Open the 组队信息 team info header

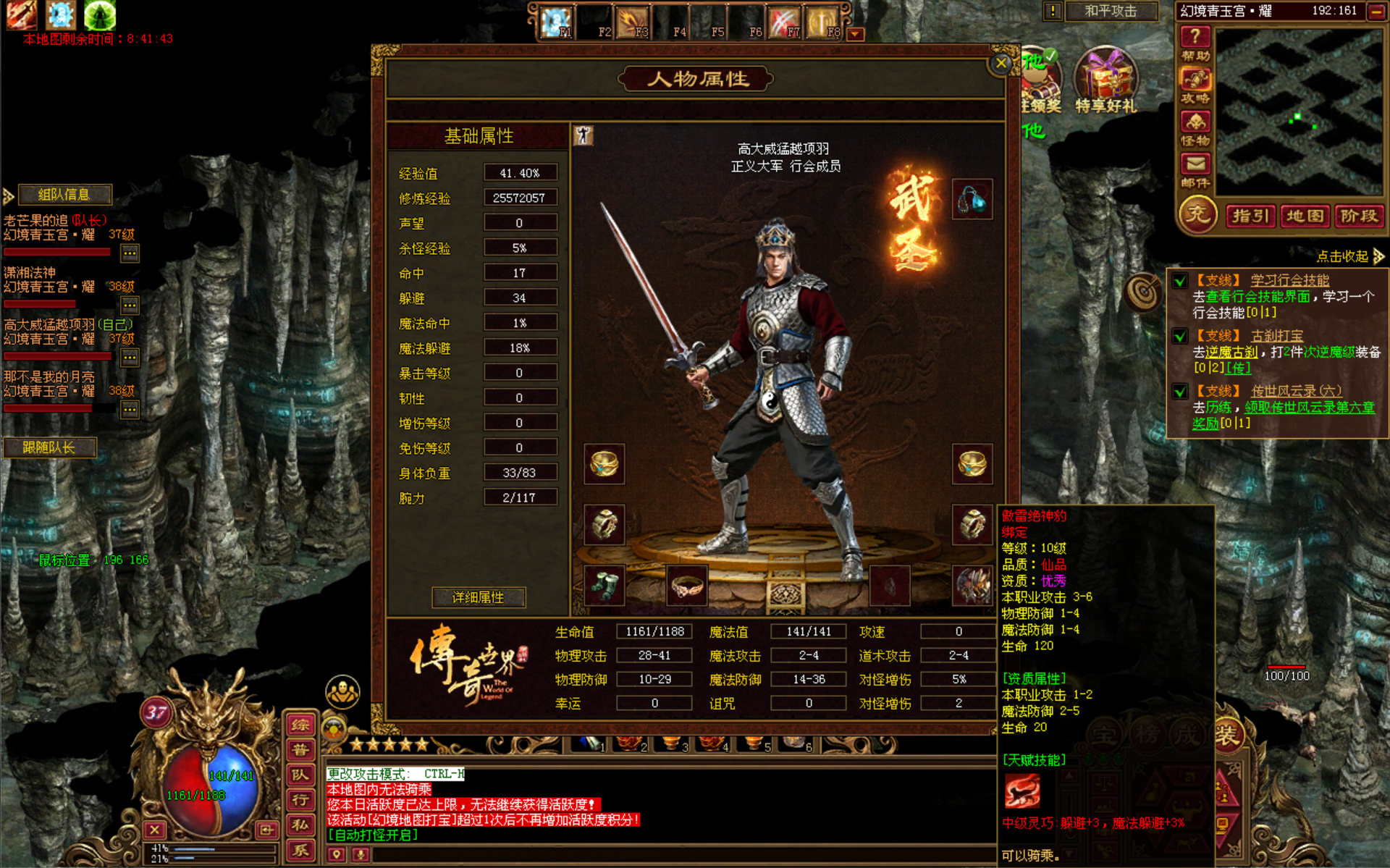[x=64, y=194]
